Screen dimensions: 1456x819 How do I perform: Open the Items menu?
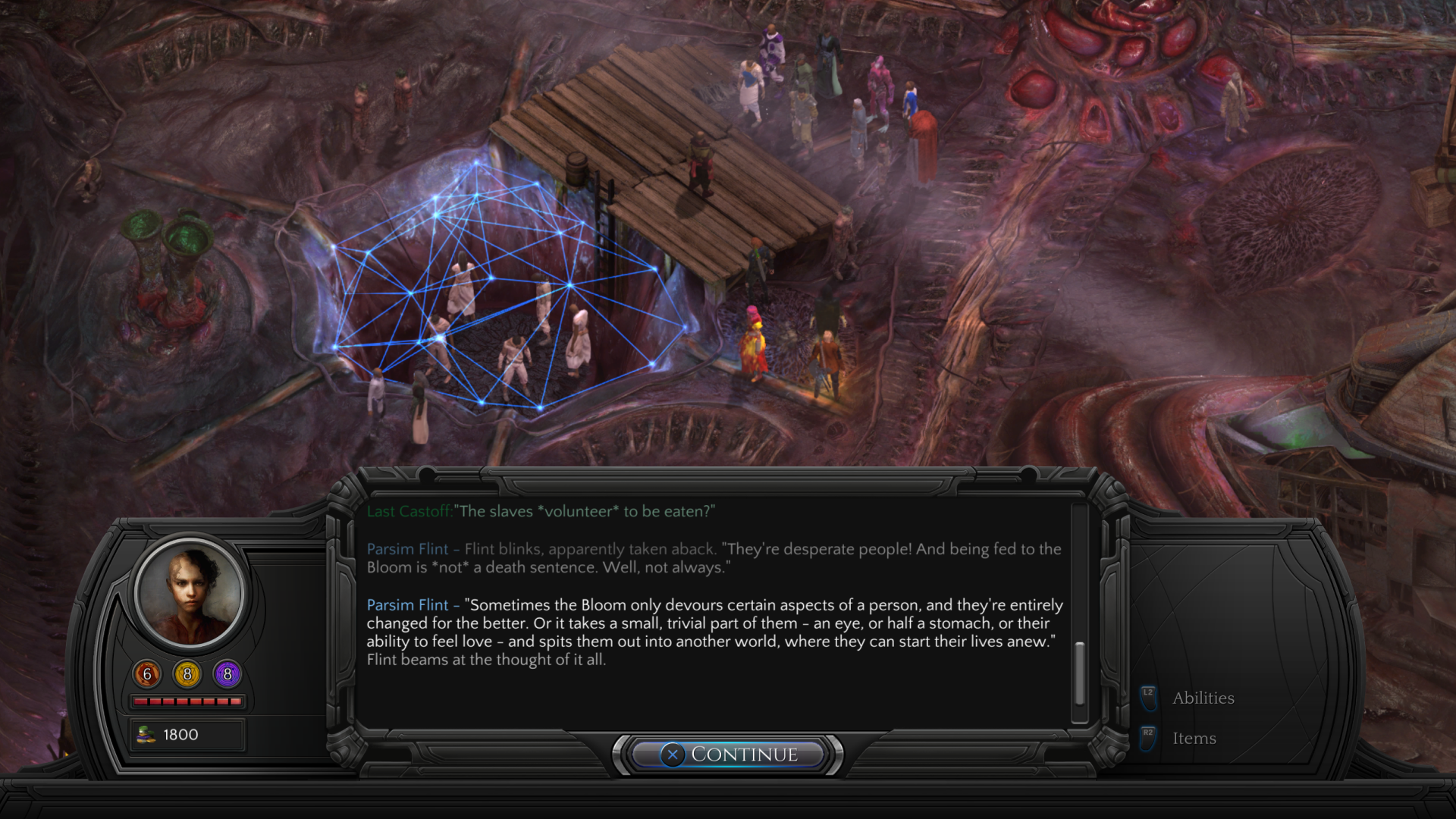coord(1194,738)
